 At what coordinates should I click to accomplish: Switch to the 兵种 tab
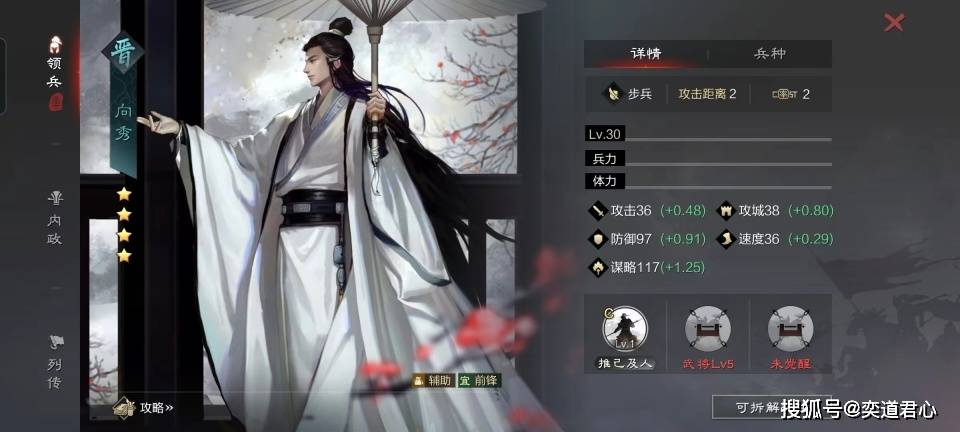click(x=770, y=54)
